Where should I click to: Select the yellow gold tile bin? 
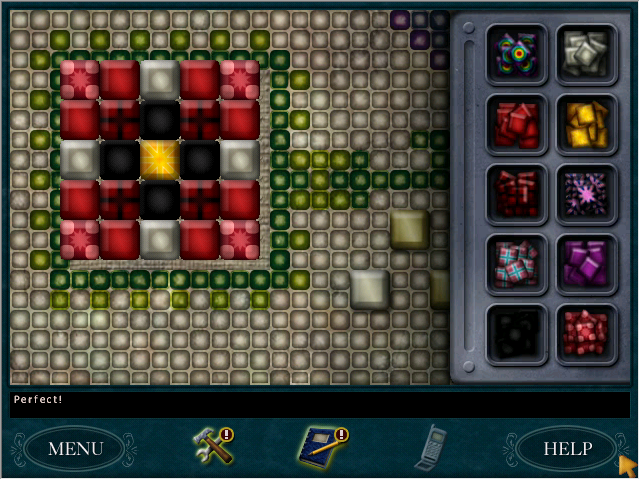click(x=587, y=123)
